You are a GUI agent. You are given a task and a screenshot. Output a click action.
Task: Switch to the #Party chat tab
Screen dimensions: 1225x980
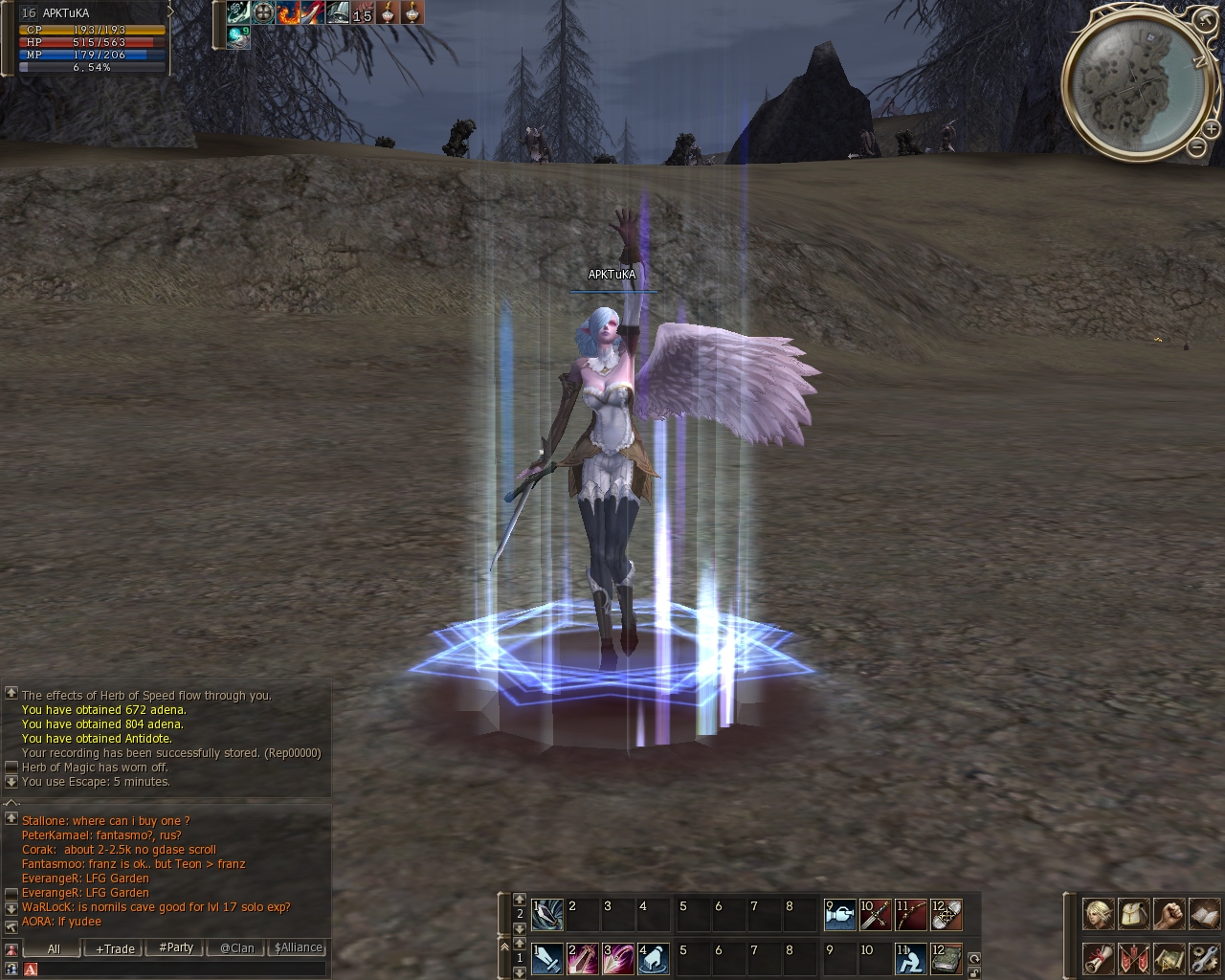176,947
